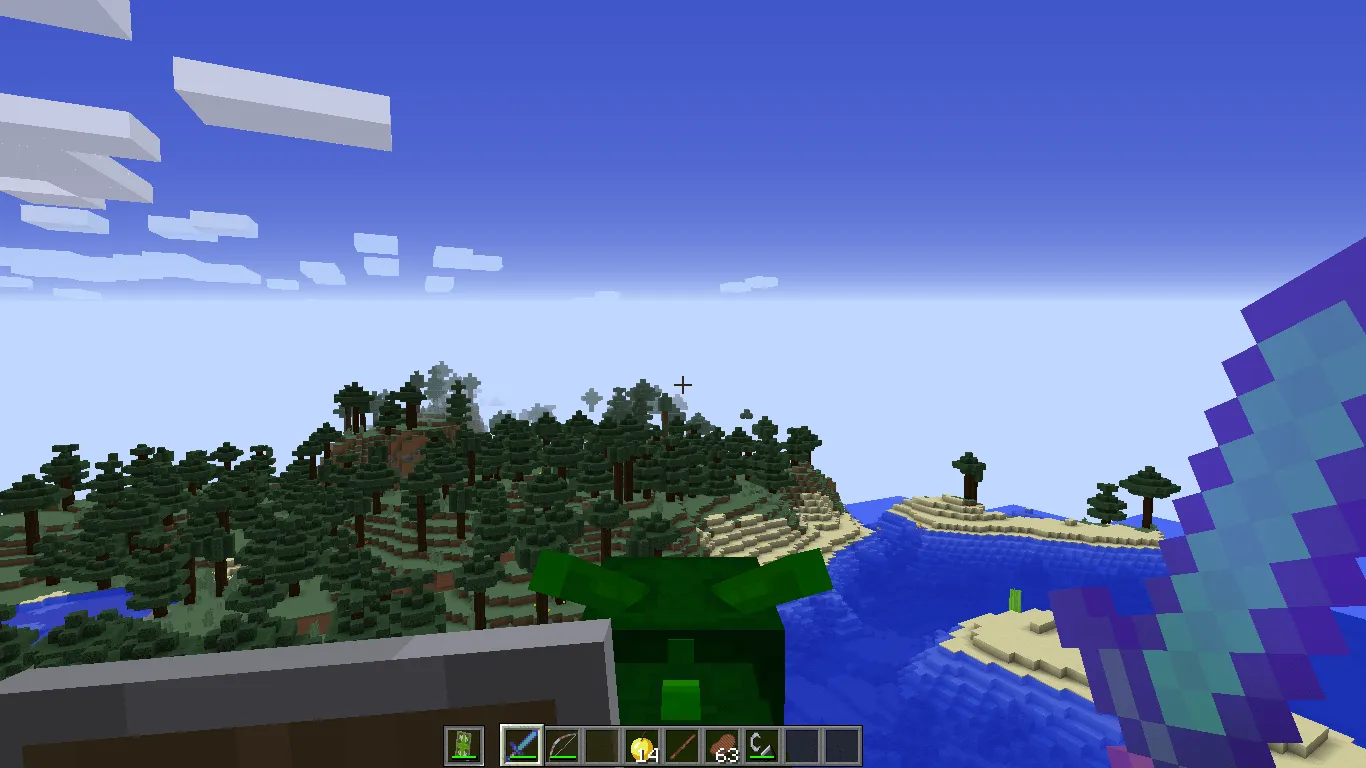Select the fishing rod in the hotbar
Viewport: 1366px width, 768px height.
(x=681, y=745)
